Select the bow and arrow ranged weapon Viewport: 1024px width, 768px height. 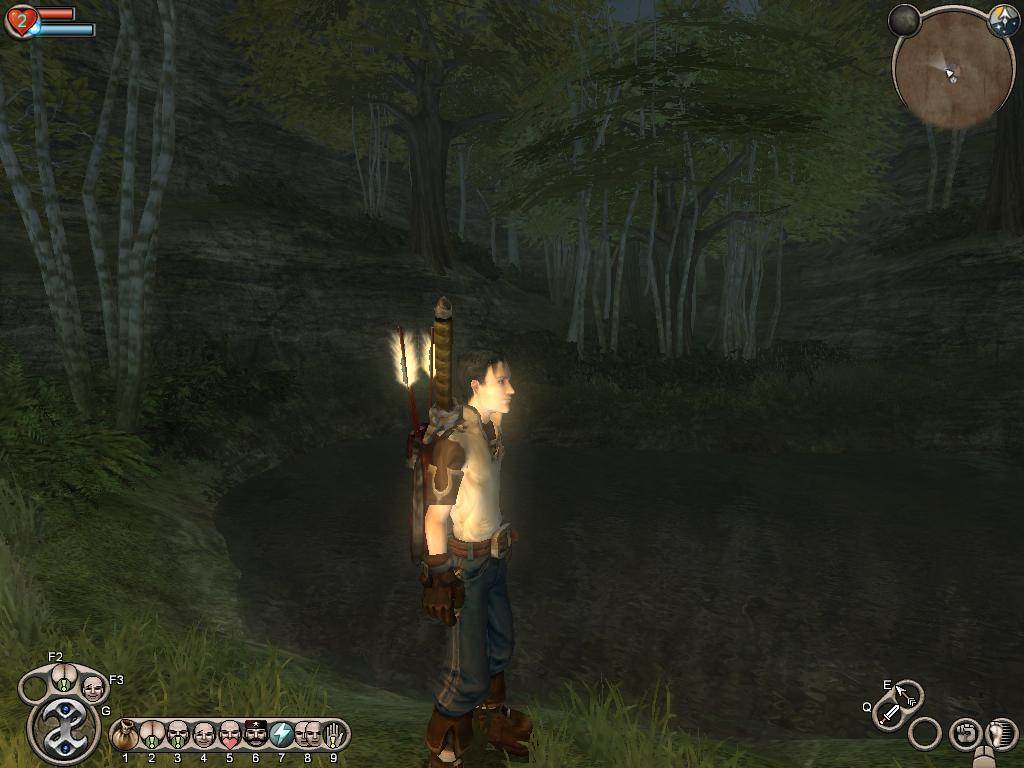click(907, 693)
